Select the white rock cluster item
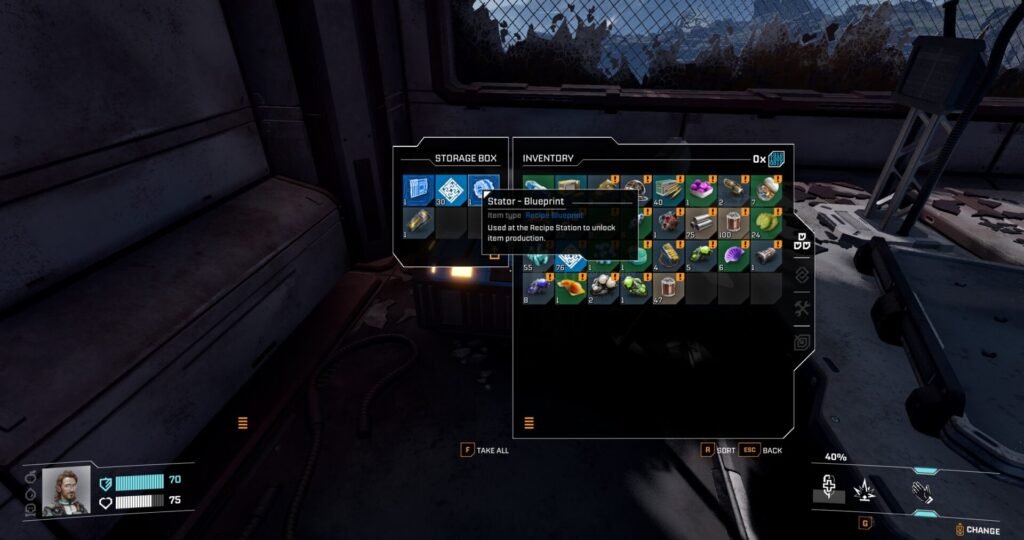 tap(602, 288)
